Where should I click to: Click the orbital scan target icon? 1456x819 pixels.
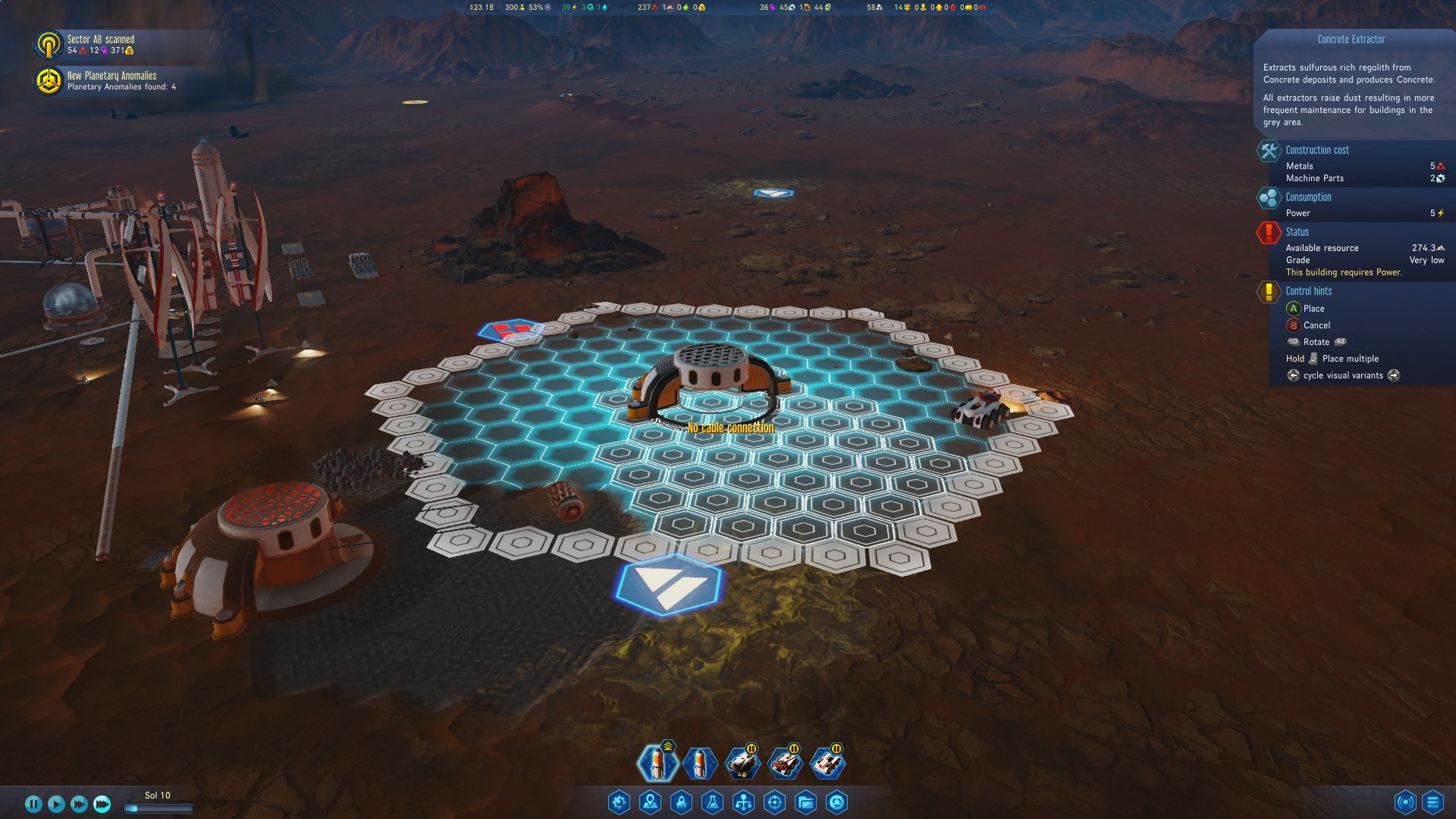pos(773,802)
